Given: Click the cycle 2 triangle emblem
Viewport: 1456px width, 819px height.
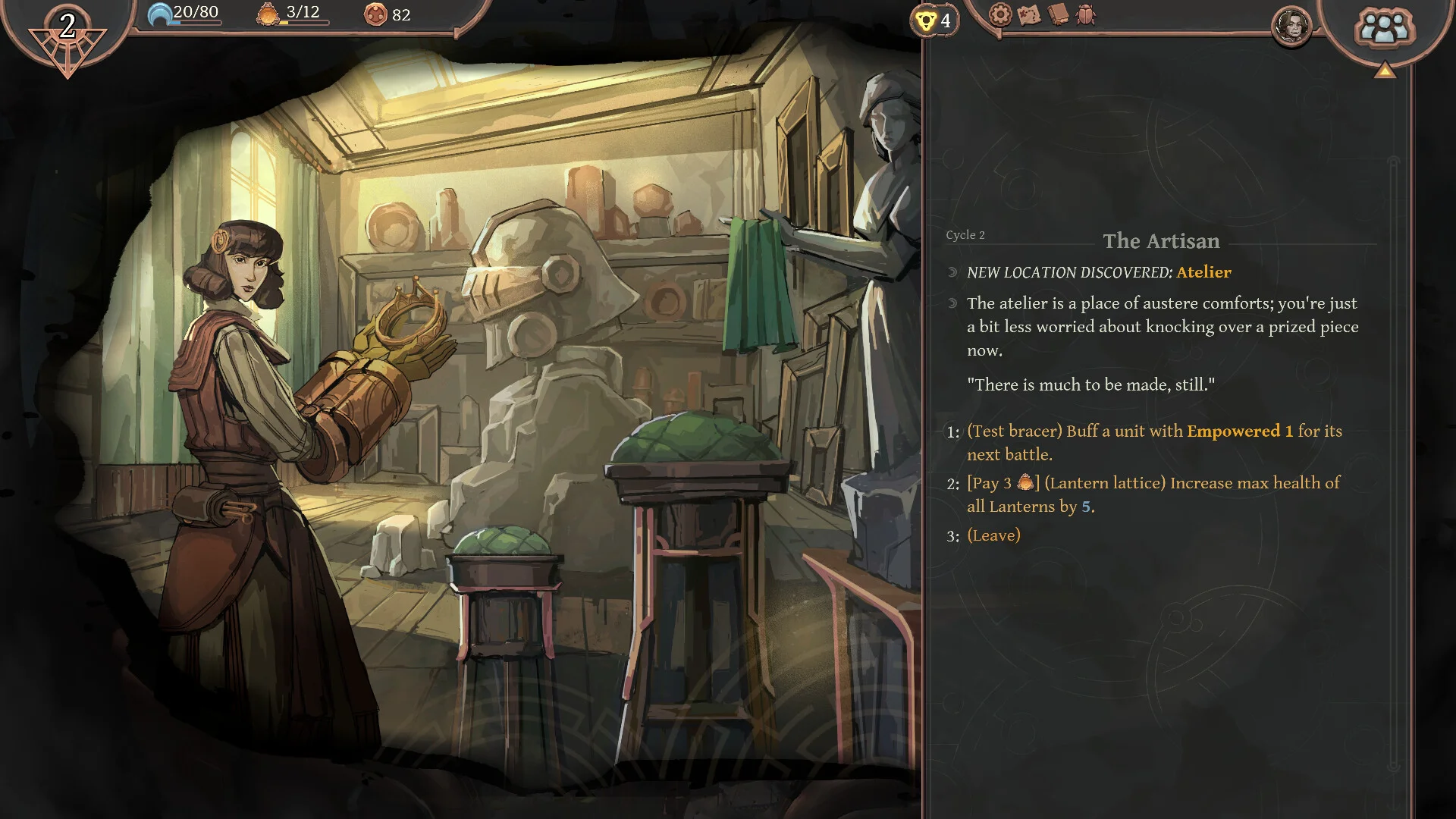Looking at the screenshot, I should [x=67, y=38].
